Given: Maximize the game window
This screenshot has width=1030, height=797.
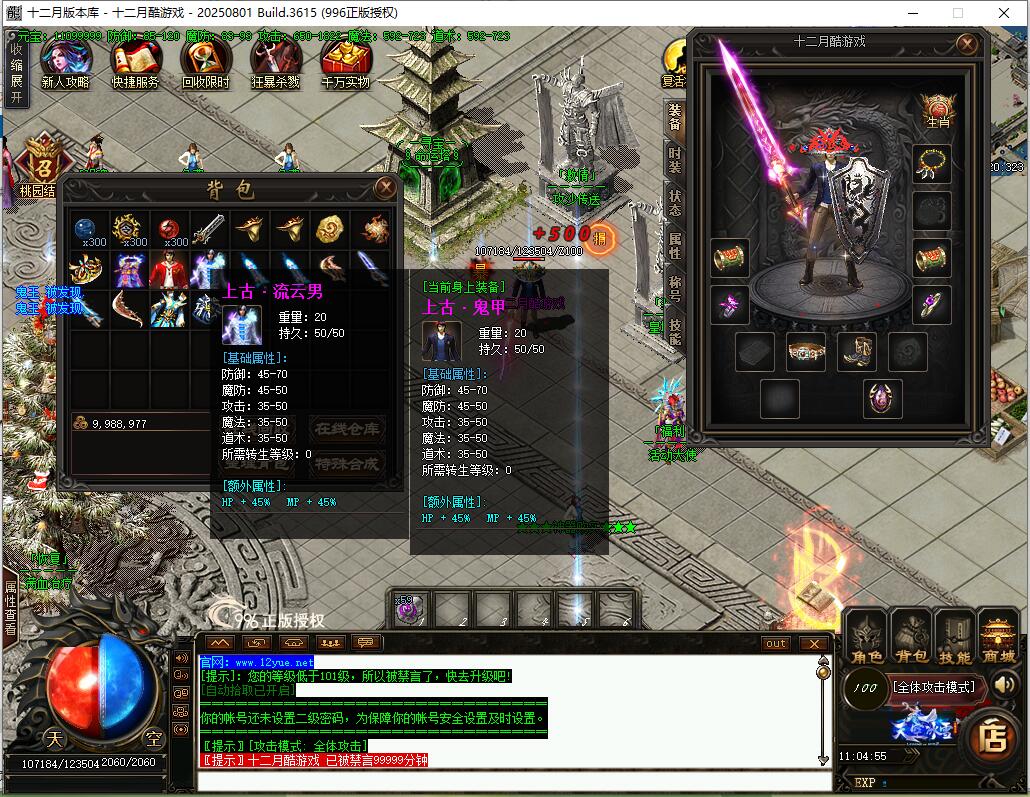Looking at the screenshot, I should 957,13.
